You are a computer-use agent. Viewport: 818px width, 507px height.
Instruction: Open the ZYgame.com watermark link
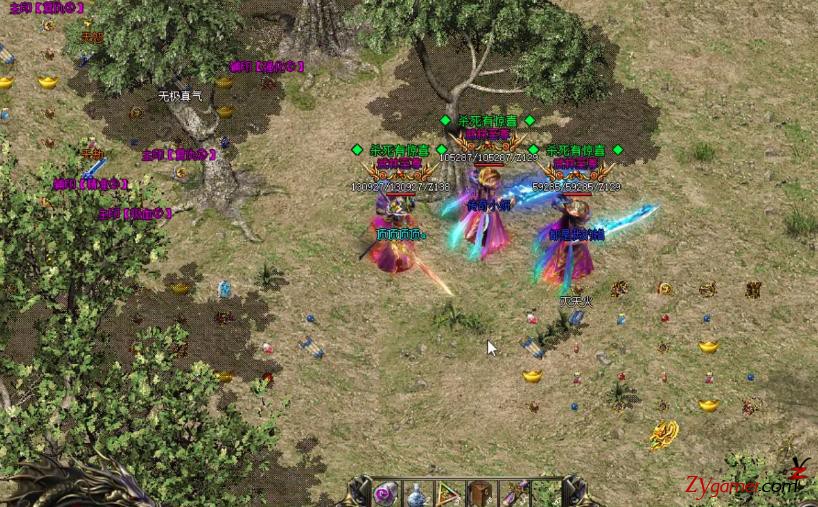point(741,486)
